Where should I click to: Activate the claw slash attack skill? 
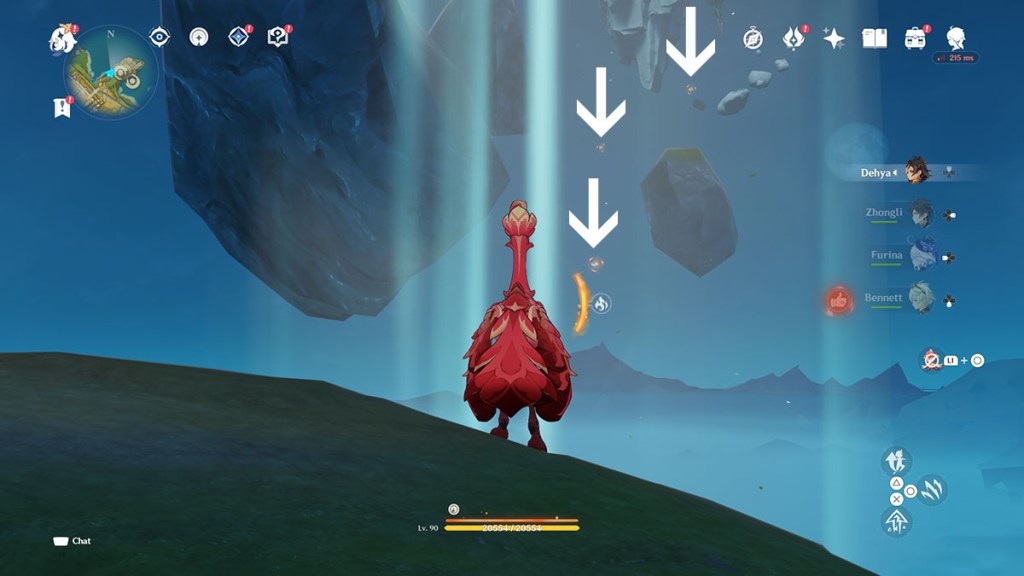pos(932,490)
